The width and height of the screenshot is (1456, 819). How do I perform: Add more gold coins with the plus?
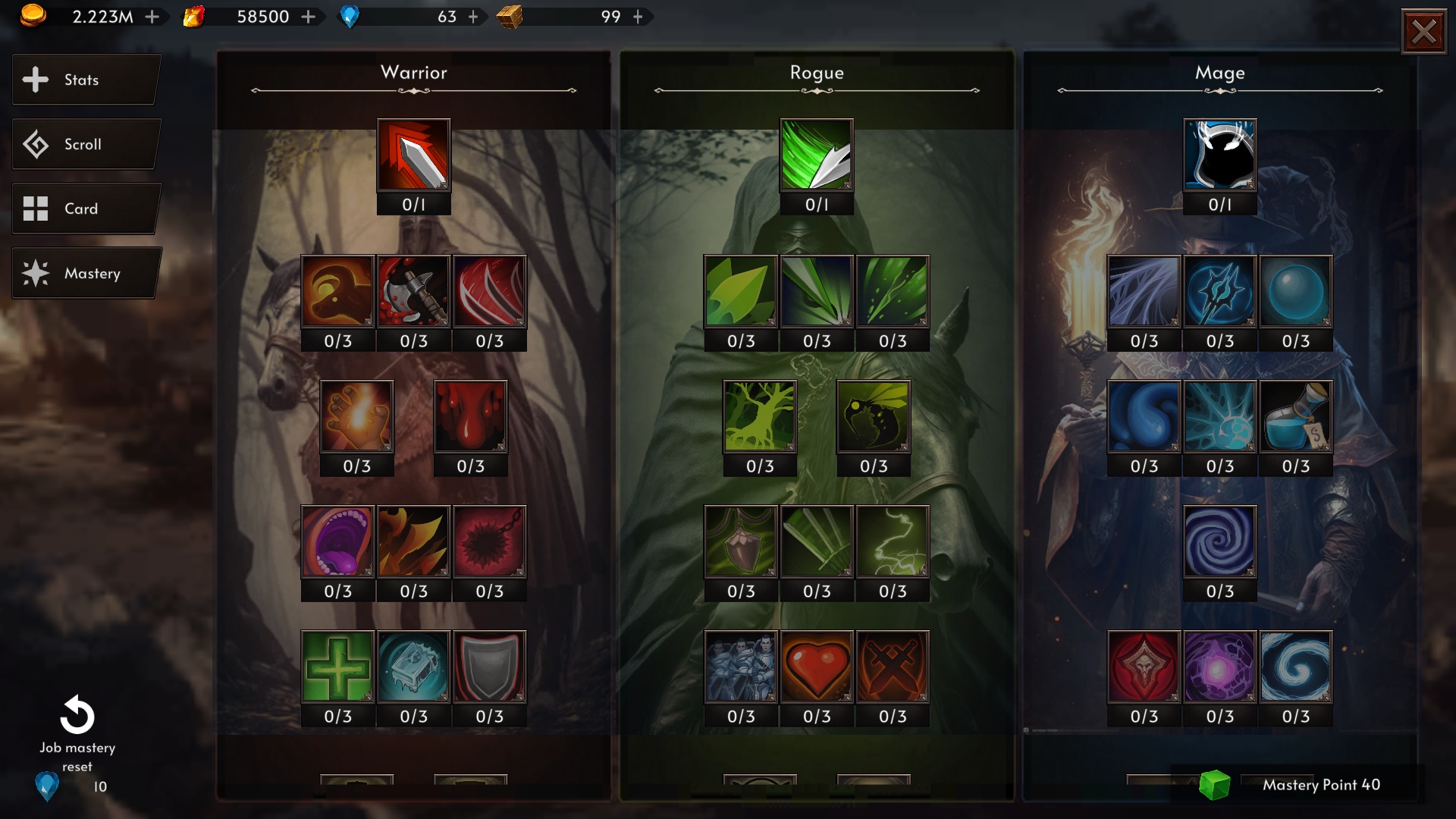pyautogui.click(x=152, y=17)
